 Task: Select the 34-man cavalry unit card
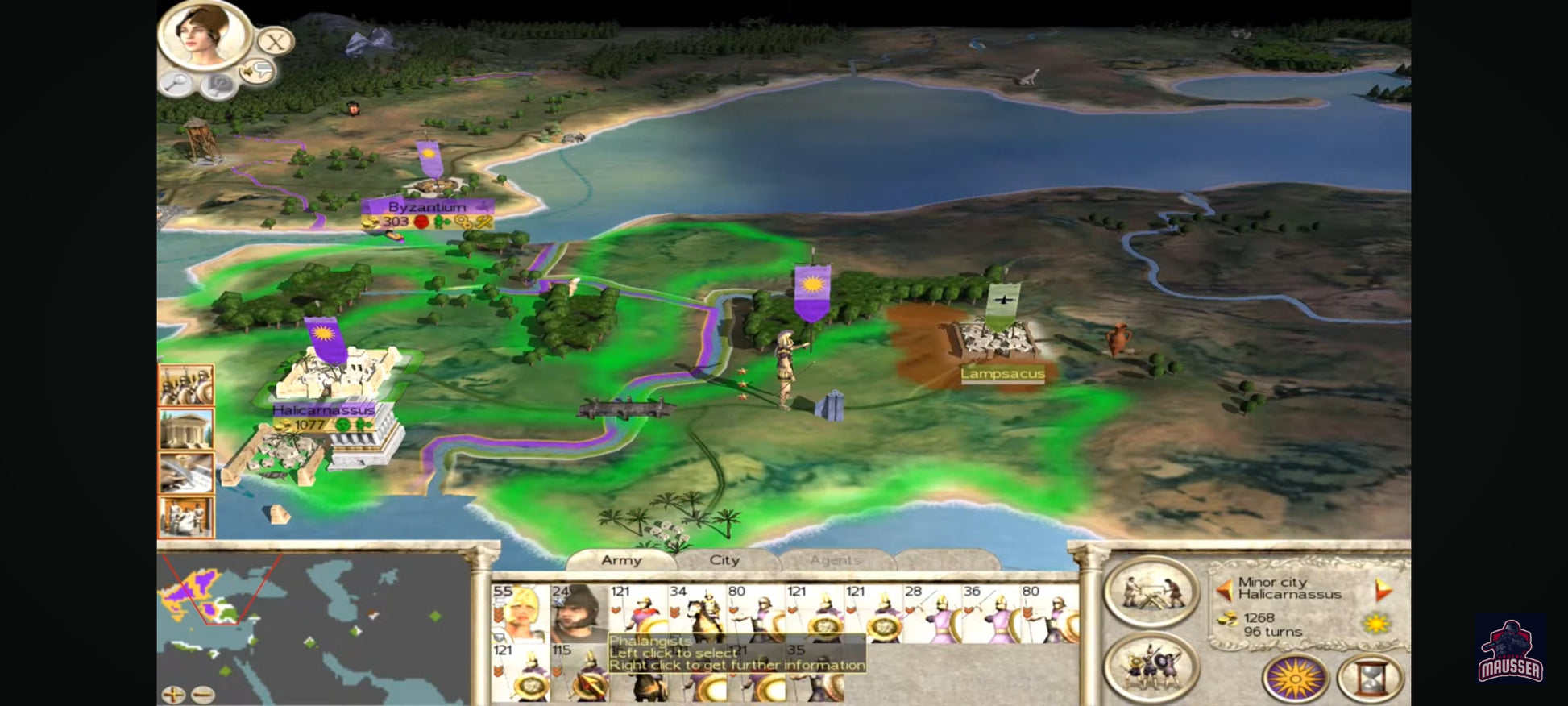(696, 613)
